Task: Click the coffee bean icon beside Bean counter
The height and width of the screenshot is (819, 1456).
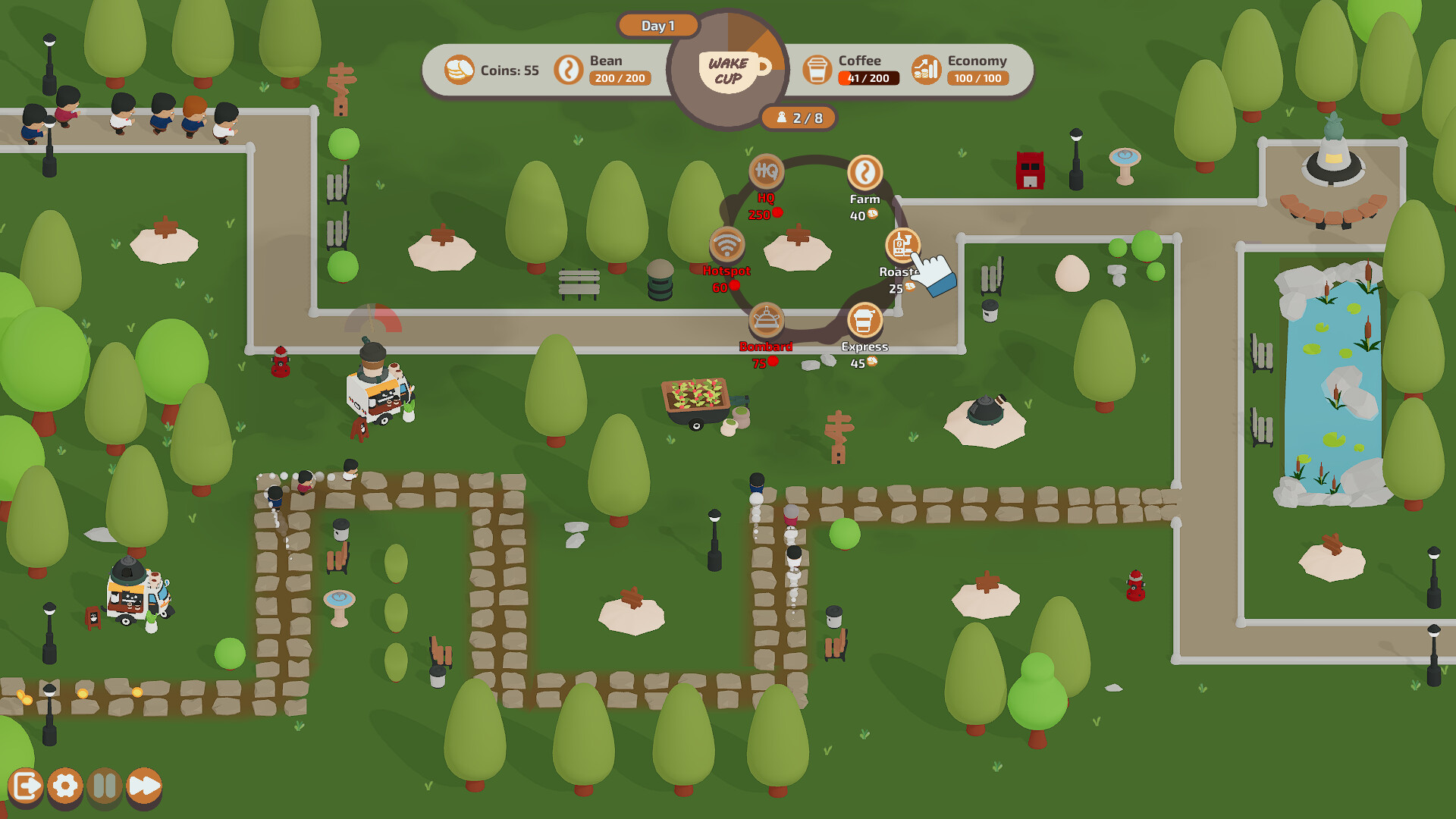Action: point(569,69)
